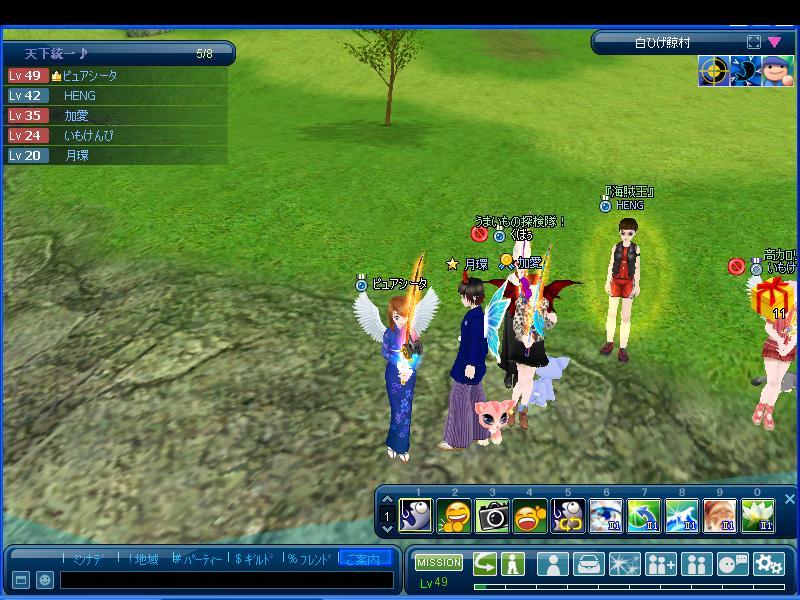Use the laughing emote in slot 2
This screenshot has width=800, height=600.
tap(454, 516)
